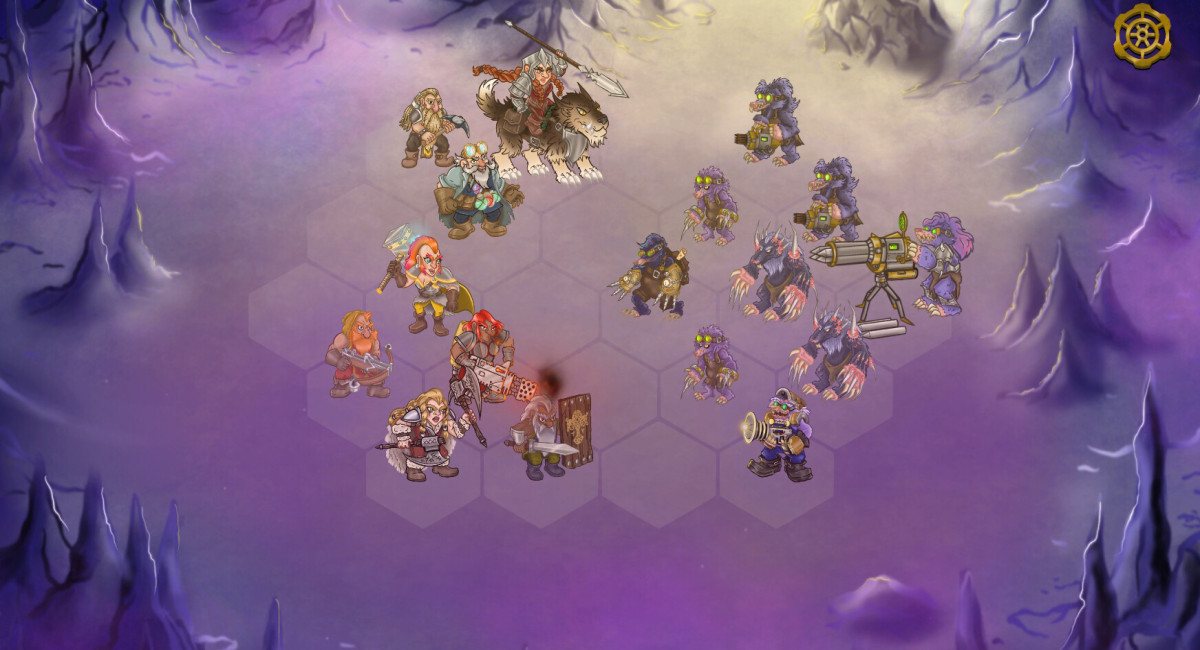The height and width of the screenshot is (650, 1200).
Task: Open the golden gear settings menu
Action: click(x=1142, y=35)
